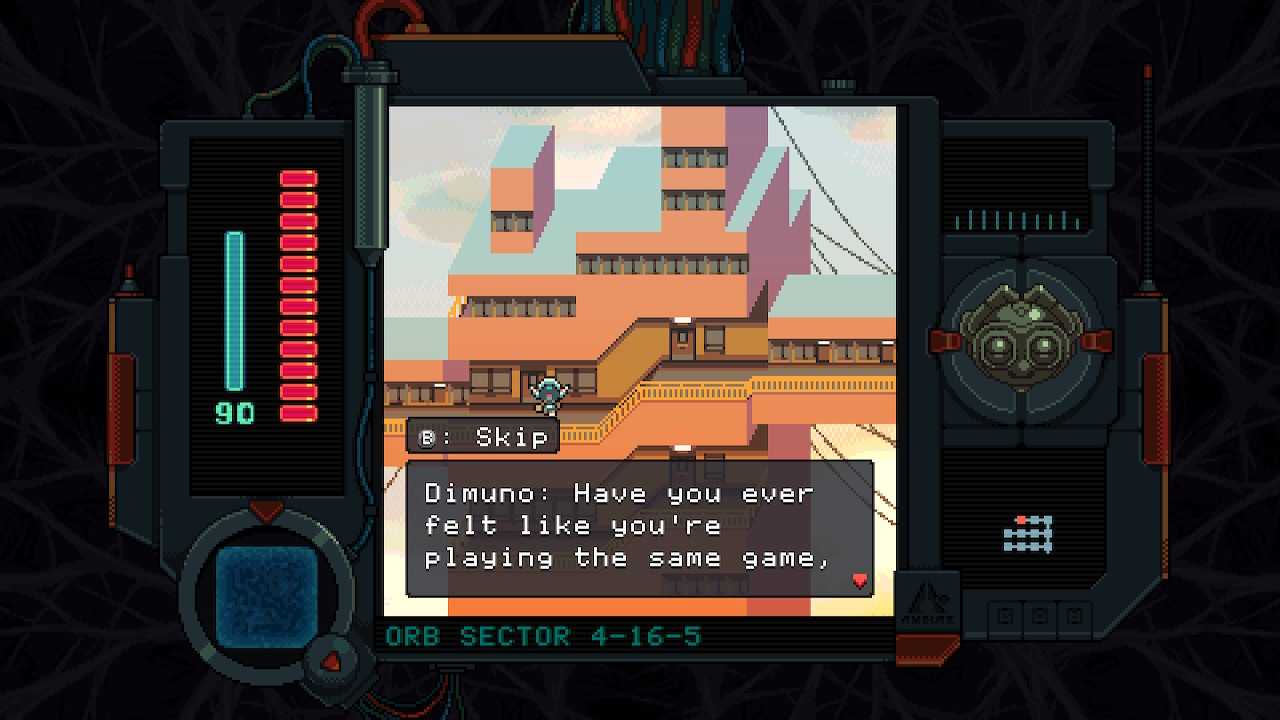The image size is (1280, 720).
Task: Click the red dialogue continue arrow
Action: tap(859, 580)
